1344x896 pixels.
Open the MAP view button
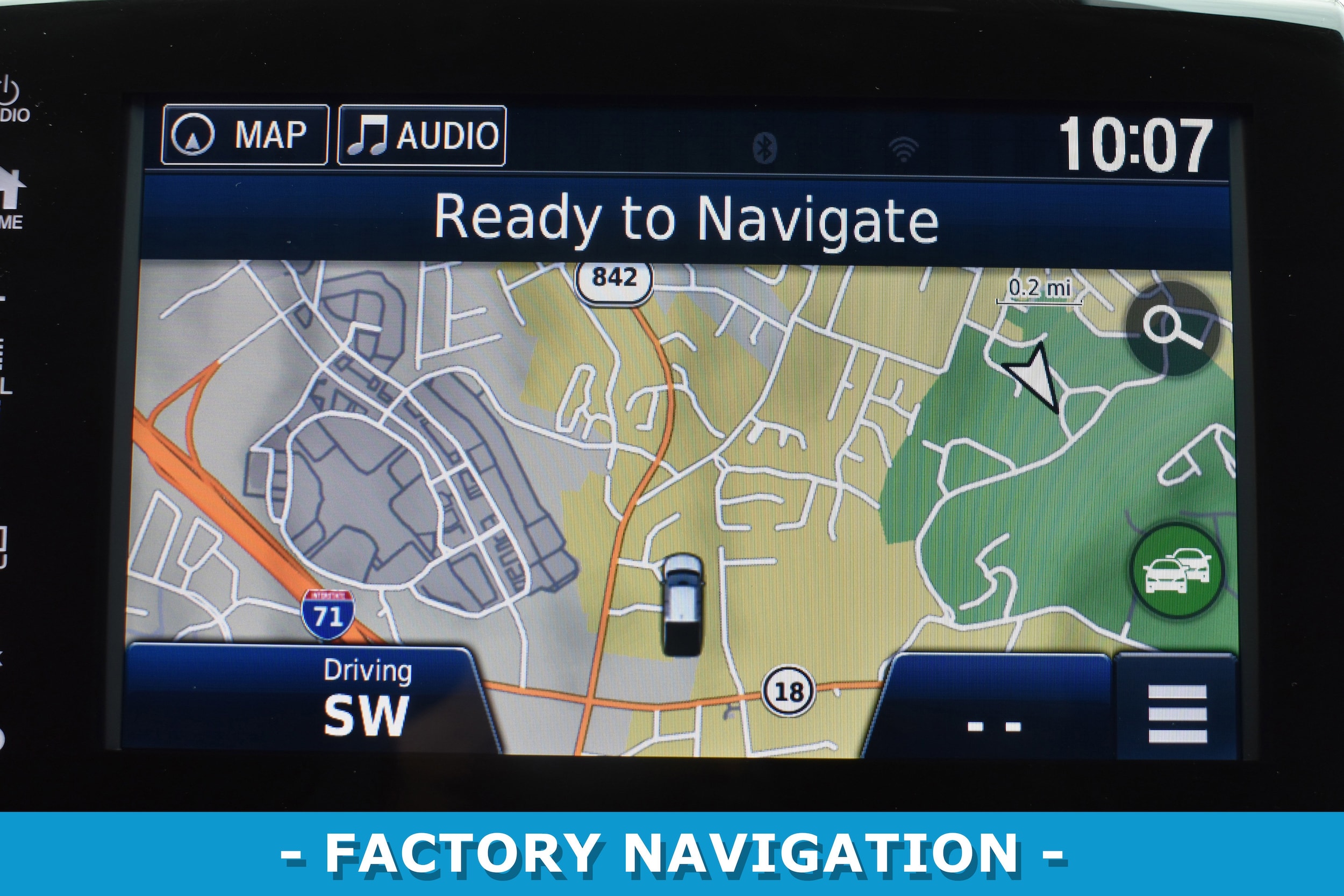point(245,135)
